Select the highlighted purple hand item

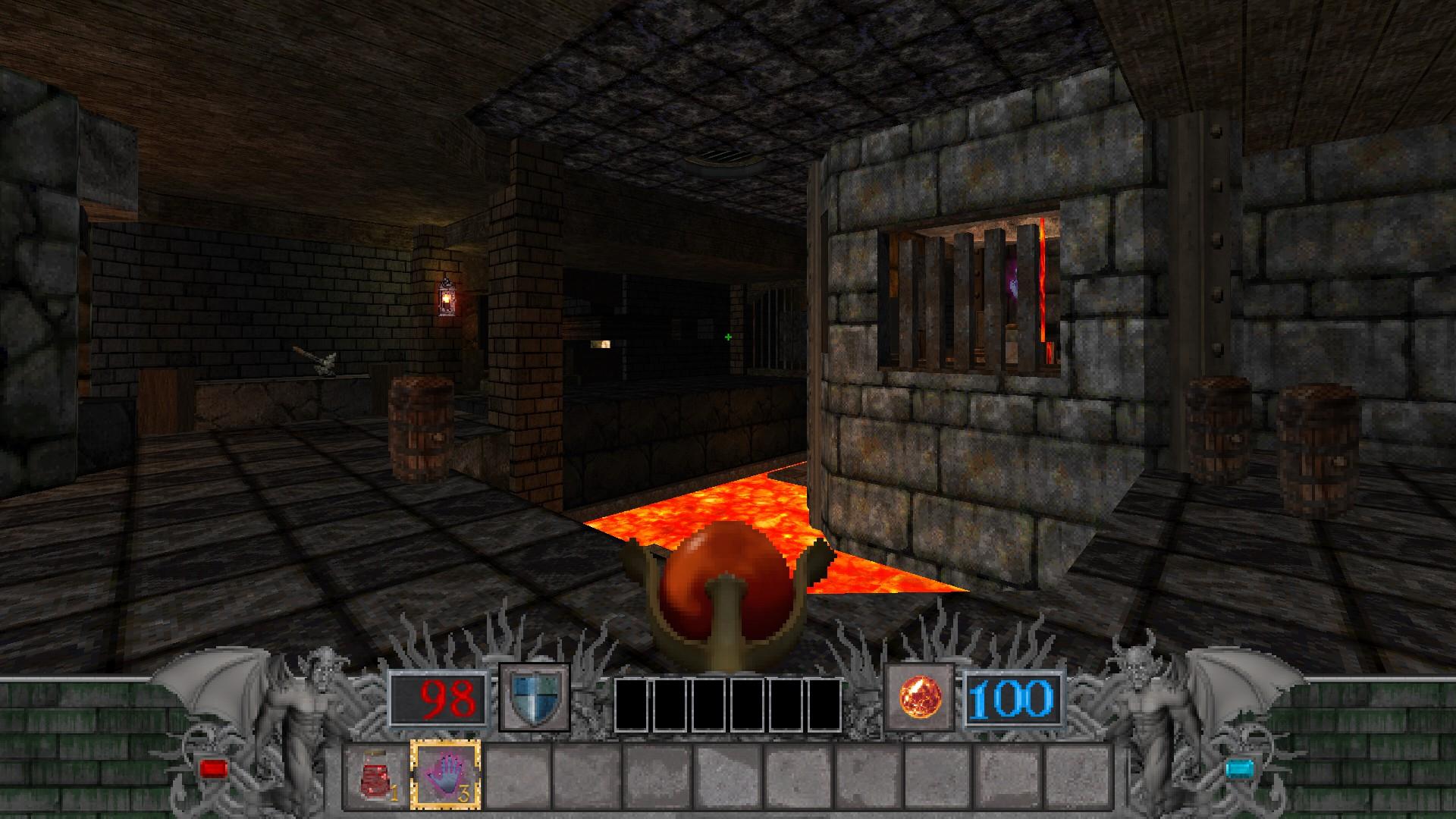click(x=446, y=774)
